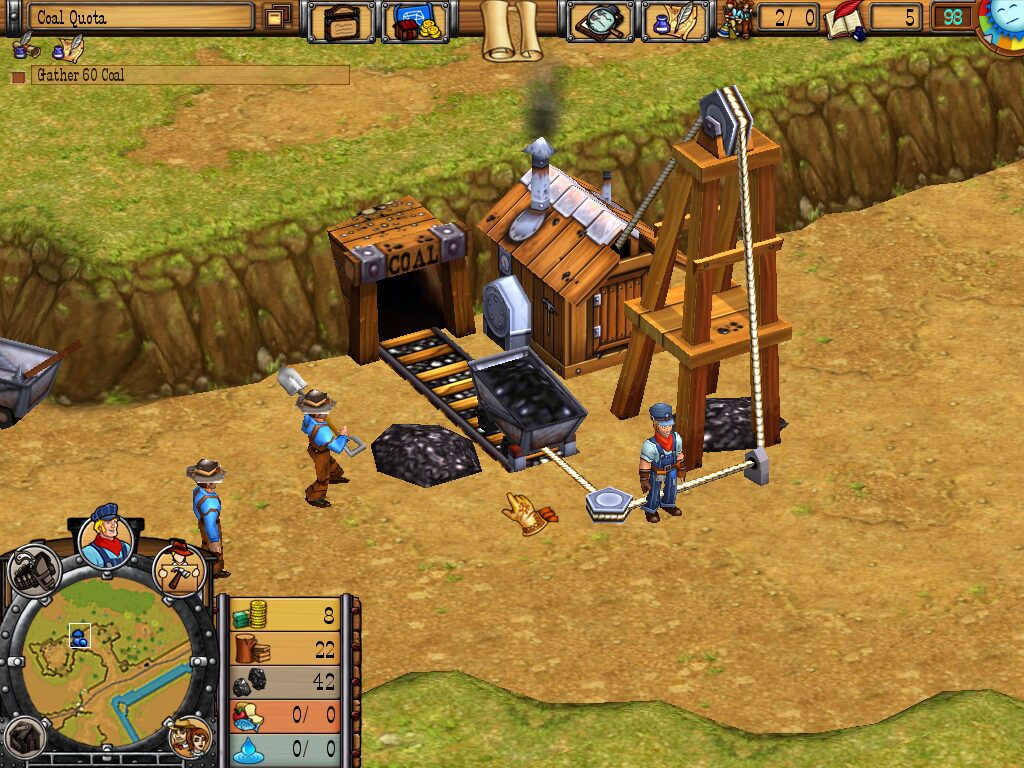Open the hammer build menu button
This screenshot has height=768, width=1024.
[x=181, y=569]
